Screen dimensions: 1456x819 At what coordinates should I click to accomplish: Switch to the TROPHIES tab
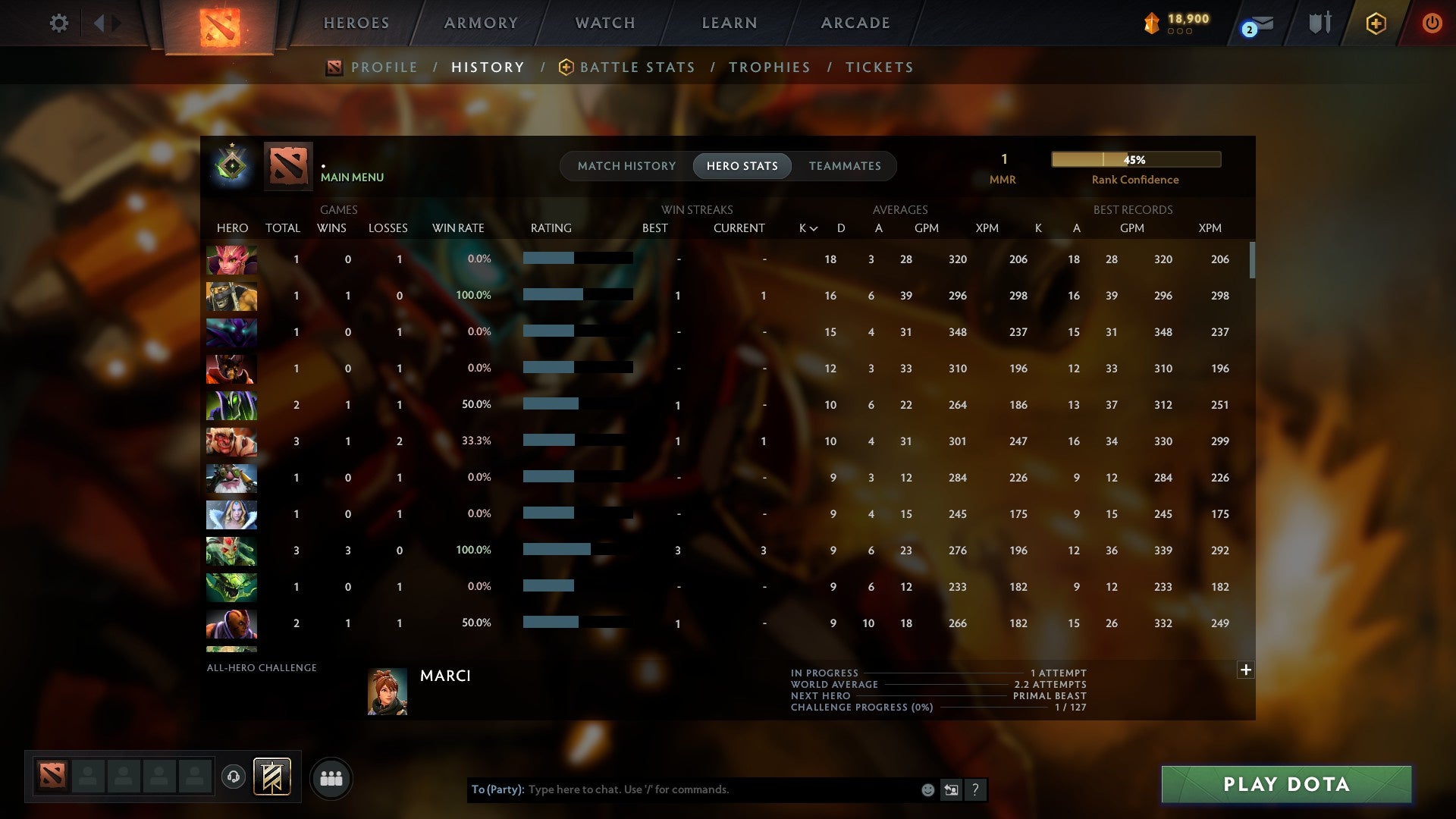click(769, 67)
